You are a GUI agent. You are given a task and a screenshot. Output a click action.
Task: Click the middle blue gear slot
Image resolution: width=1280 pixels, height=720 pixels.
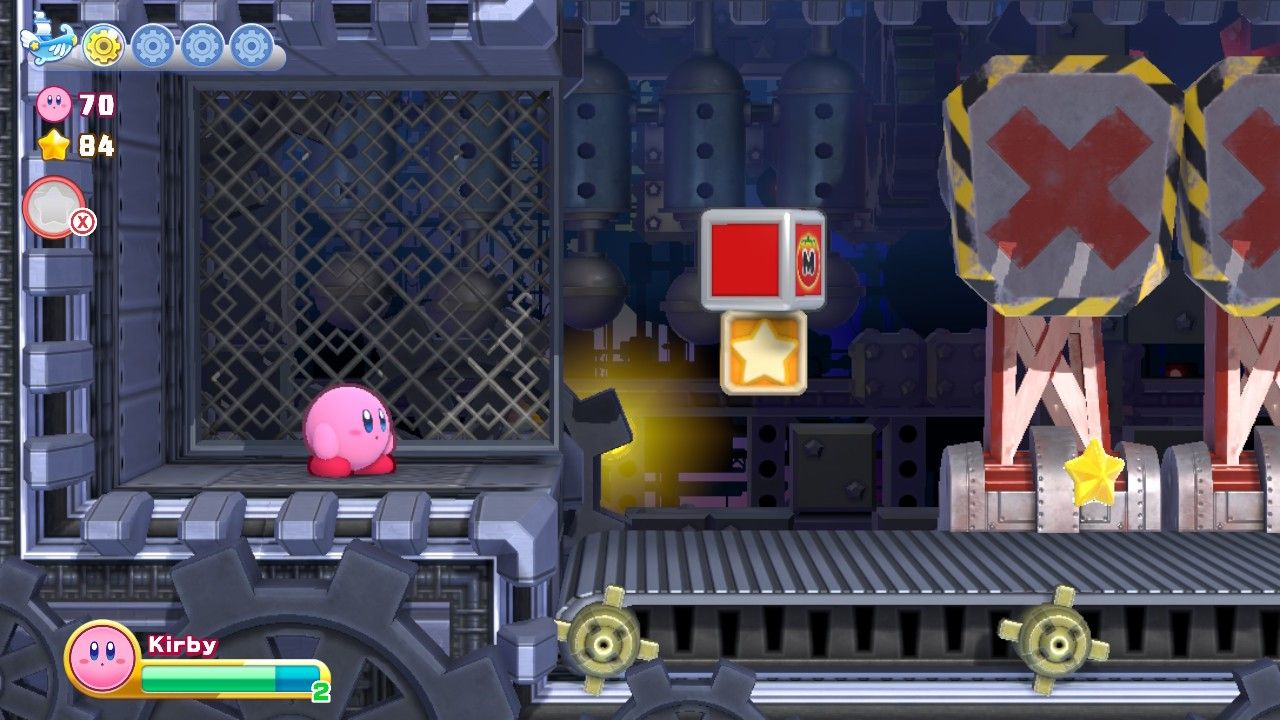(x=202, y=45)
